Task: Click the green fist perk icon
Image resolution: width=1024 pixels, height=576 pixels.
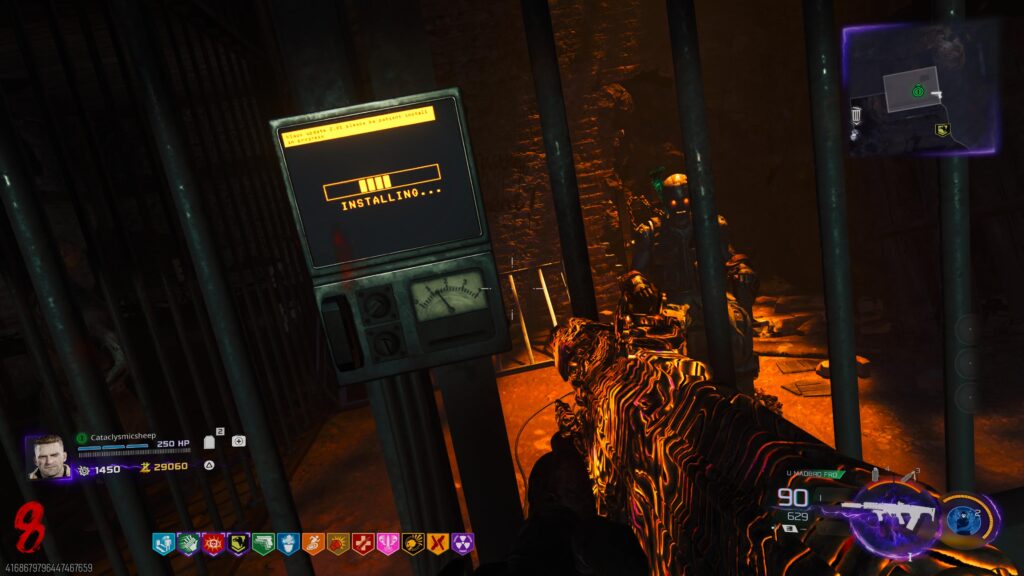Action: [x=188, y=543]
